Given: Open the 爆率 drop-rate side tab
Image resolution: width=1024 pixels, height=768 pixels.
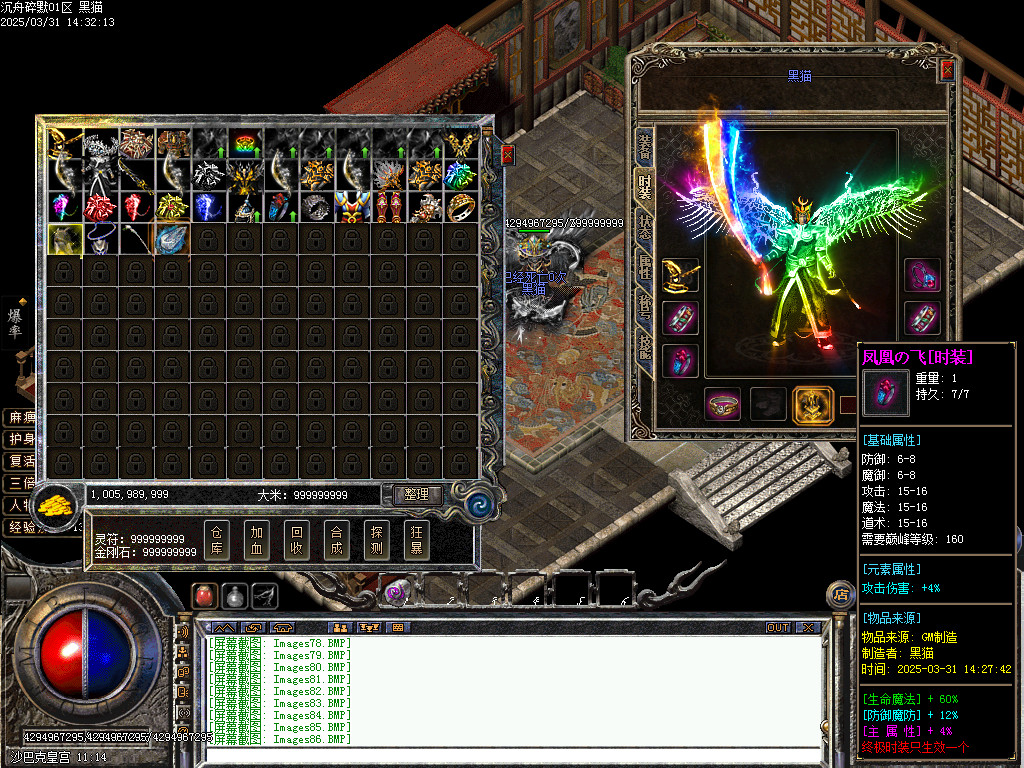Looking at the screenshot, I should pos(15,323).
